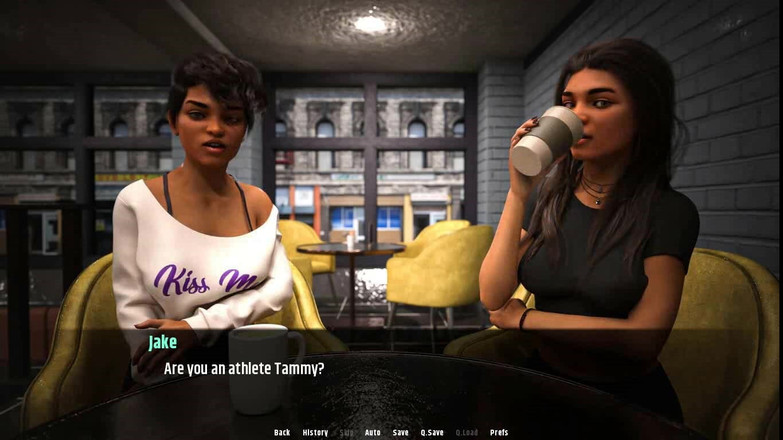
Task: Click the Skip option in quick menu
Action: coord(346,432)
